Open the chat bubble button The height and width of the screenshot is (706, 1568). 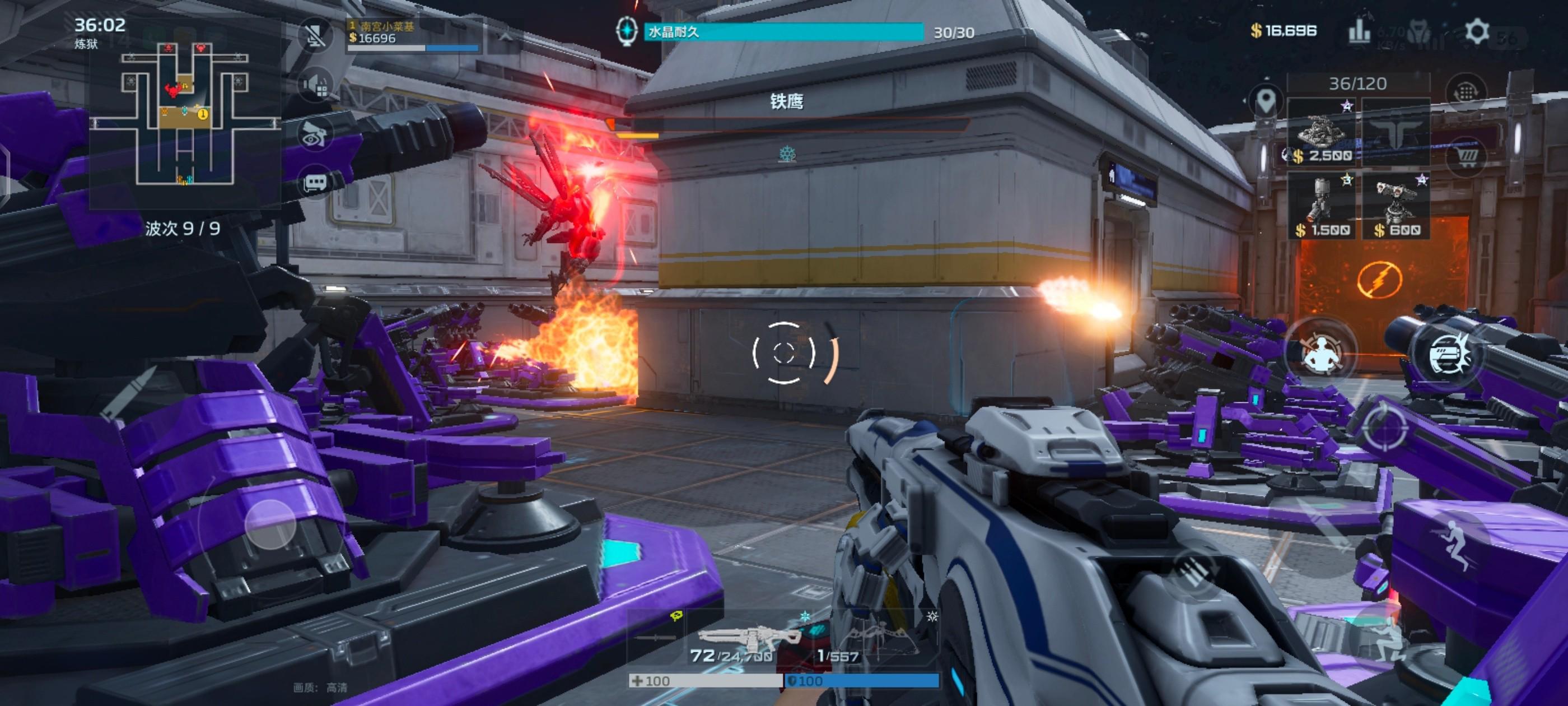pyautogui.click(x=315, y=182)
